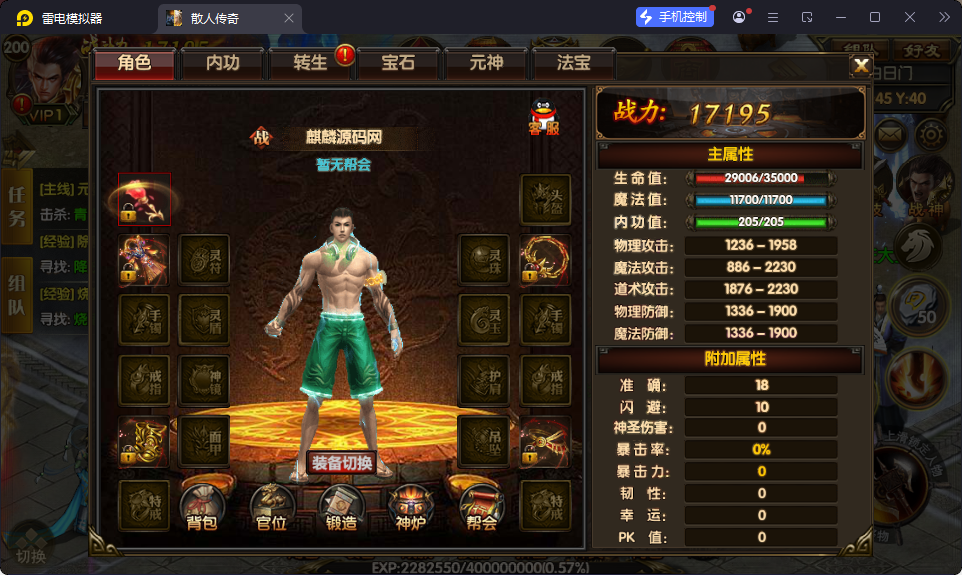Show the 角色 tab
962x575 pixels.
[x=134, y=63]
